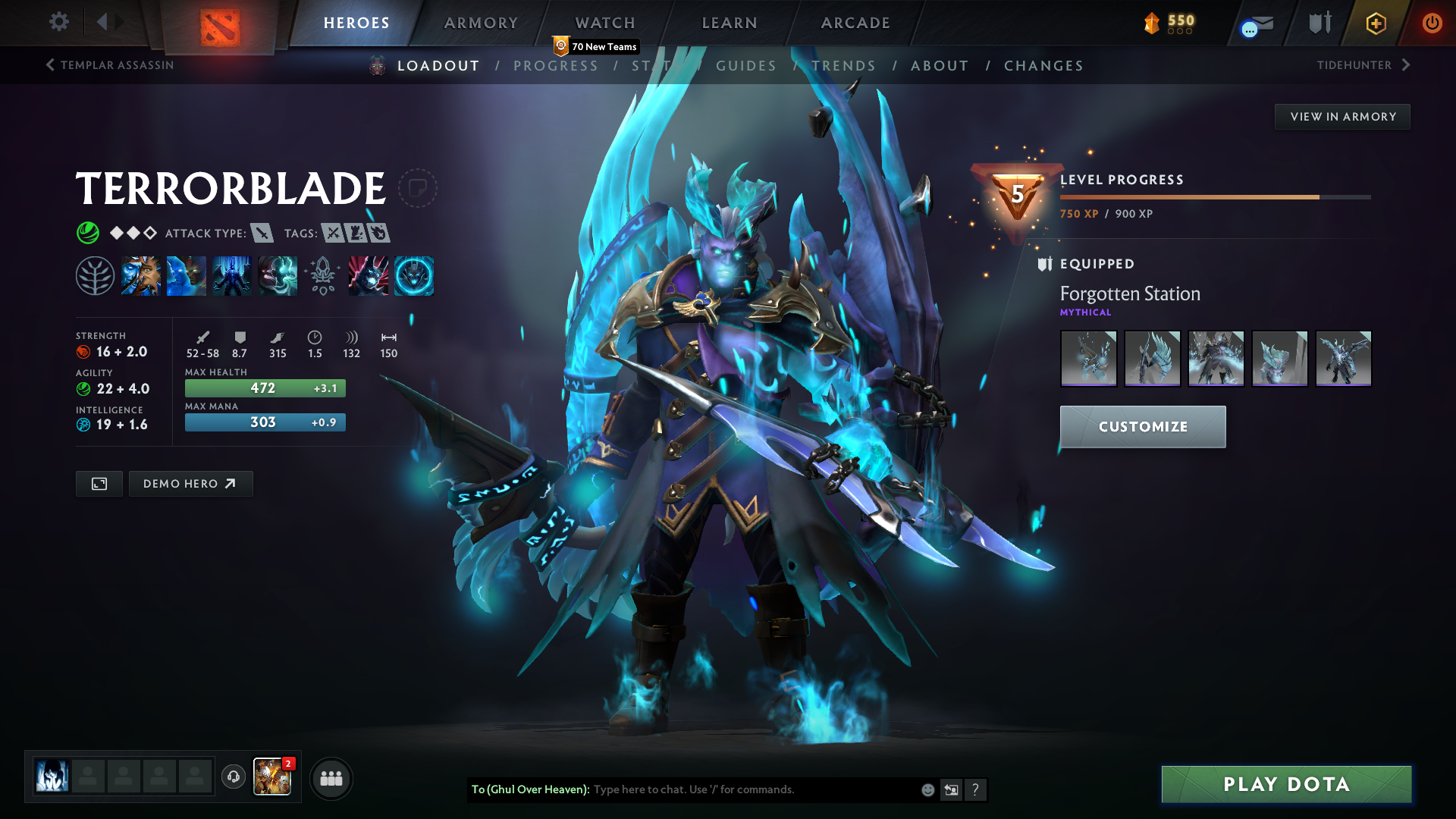Select Terrorblade's Metamorphosis ability icon
The width and height of the screenshot is (1456, 819).
(x=232, y=275)
